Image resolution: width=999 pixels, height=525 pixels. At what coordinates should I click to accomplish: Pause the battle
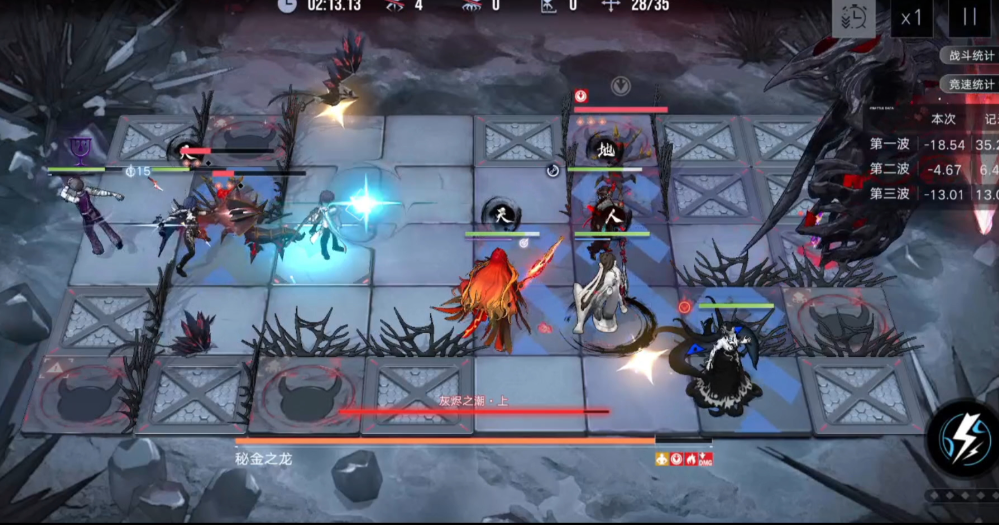(968, 17)
